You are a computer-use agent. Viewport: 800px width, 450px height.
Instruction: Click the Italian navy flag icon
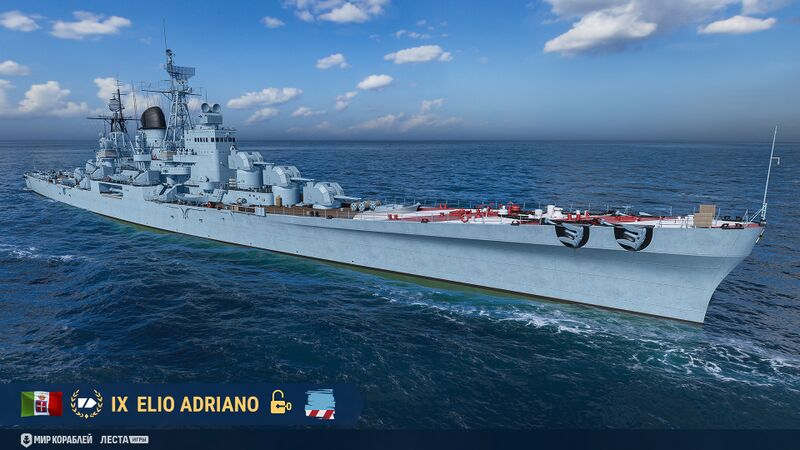[41, 404]
